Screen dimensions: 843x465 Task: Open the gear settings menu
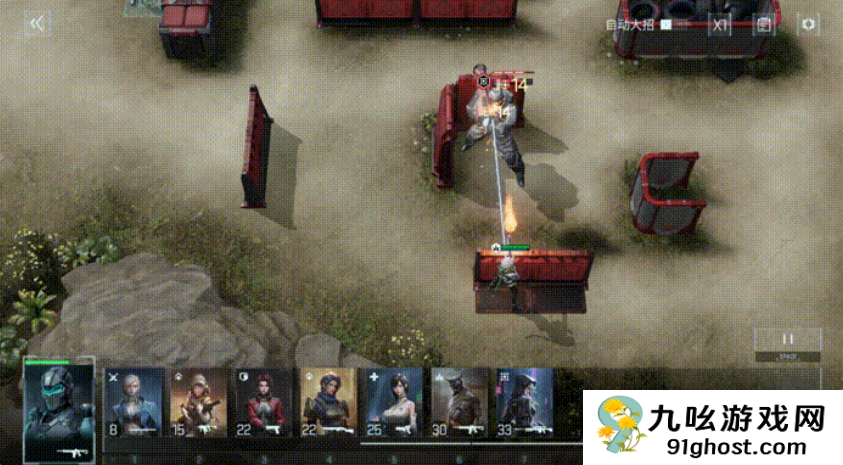(808, 25)
